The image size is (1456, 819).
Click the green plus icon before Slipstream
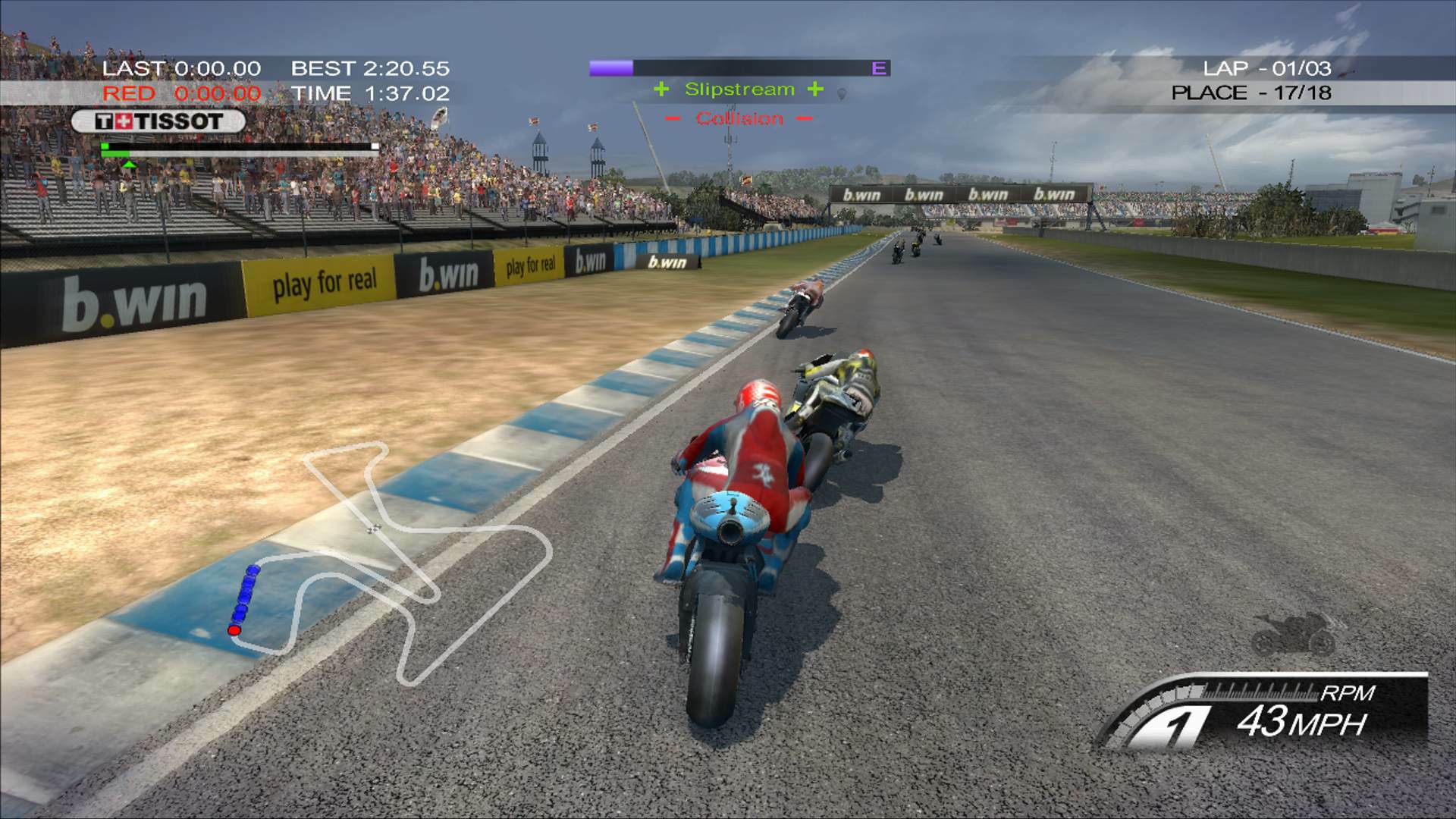(663, 89)
